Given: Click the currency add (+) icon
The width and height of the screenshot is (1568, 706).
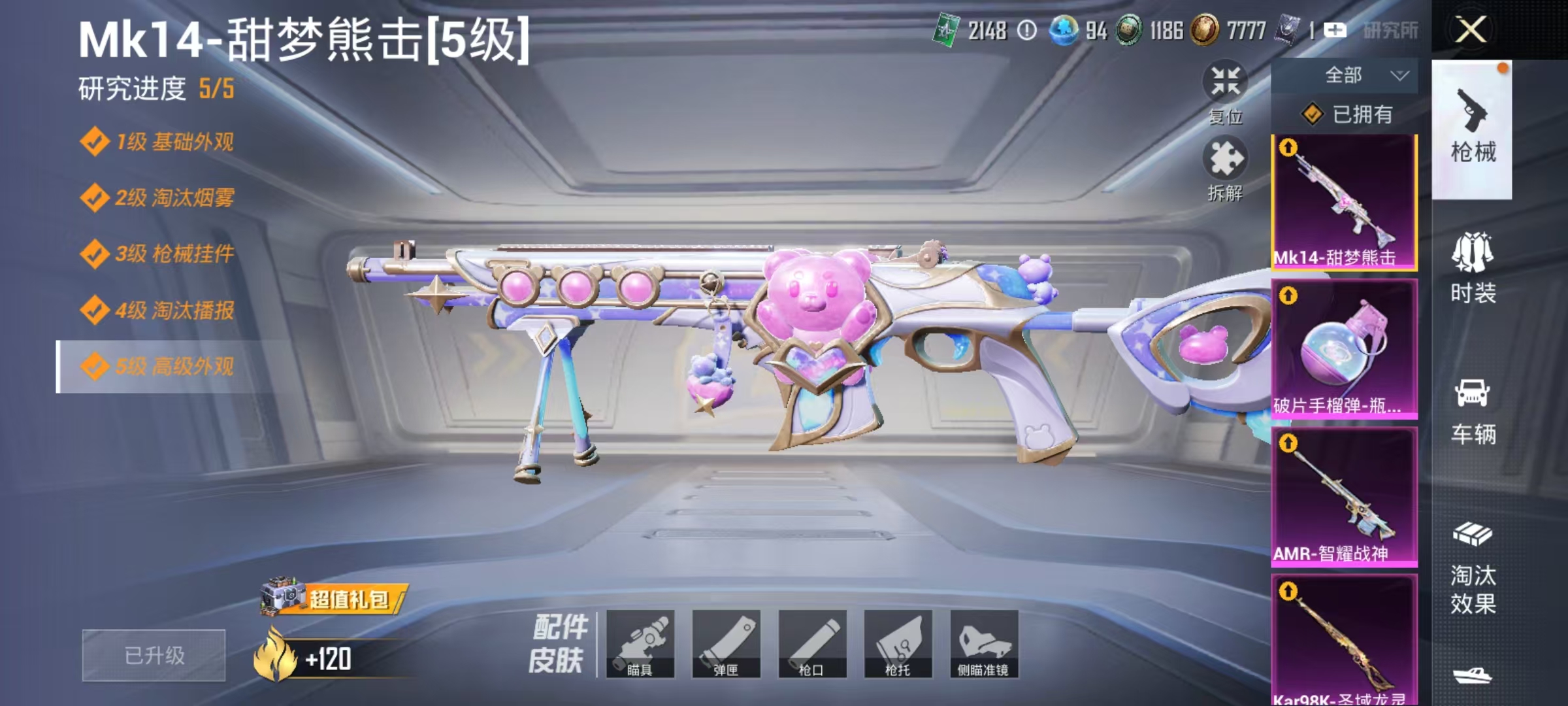Looking at the screenshot, I should click(1337, 31).
